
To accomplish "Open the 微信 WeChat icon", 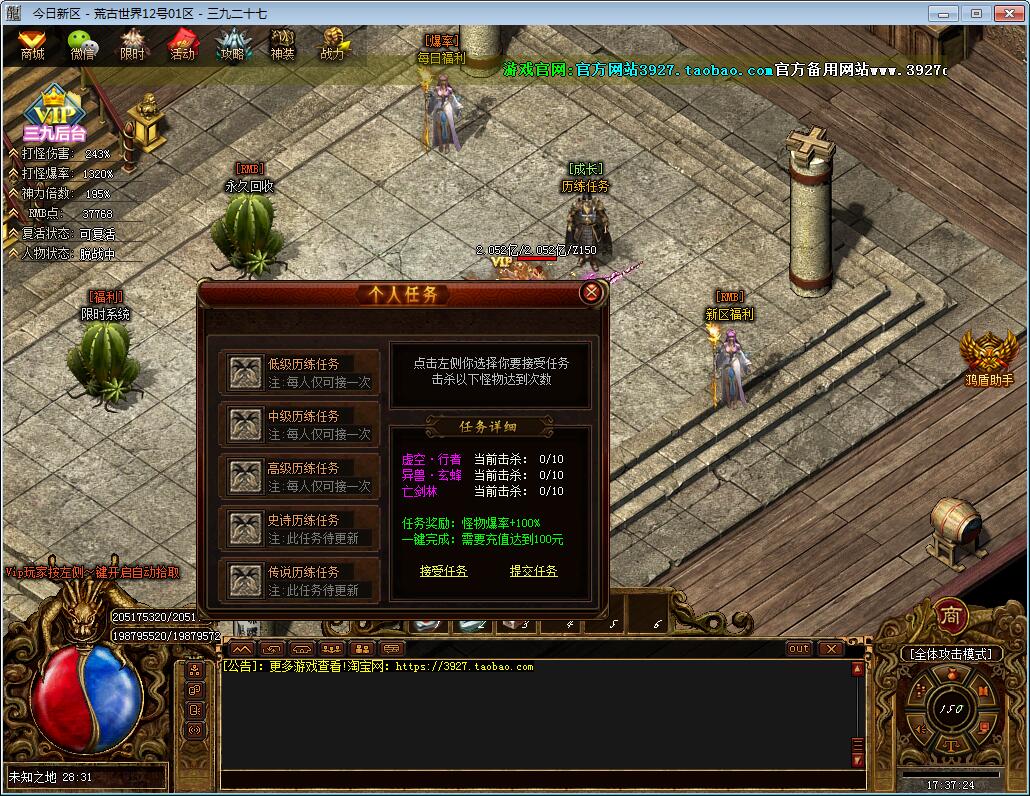I will (83, 45).
